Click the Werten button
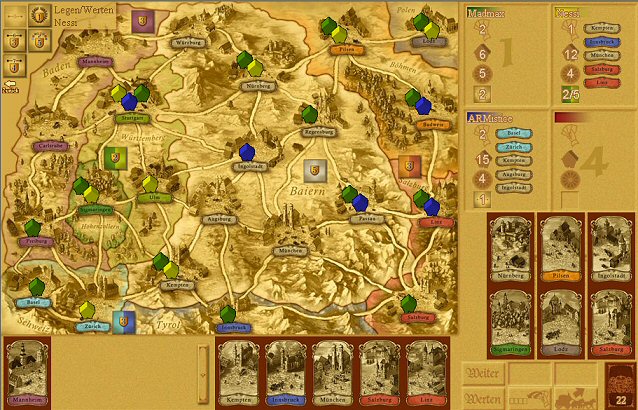This screenshot has width=638, height=410. click(482, 399)
